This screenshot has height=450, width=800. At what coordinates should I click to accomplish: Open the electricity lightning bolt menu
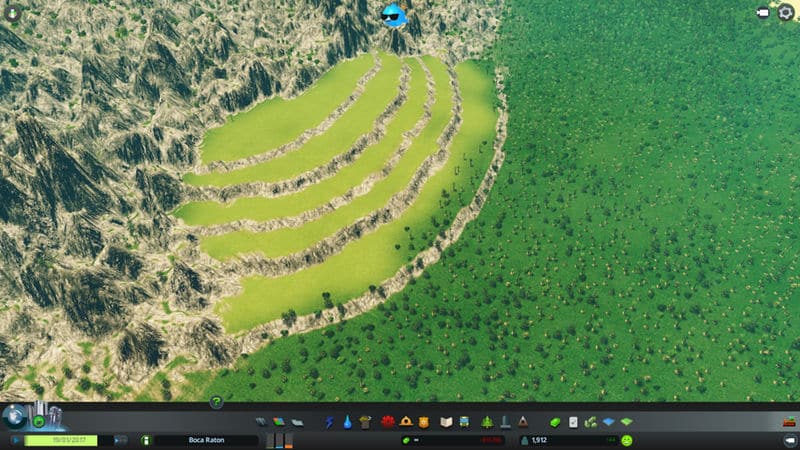[329, 422]
